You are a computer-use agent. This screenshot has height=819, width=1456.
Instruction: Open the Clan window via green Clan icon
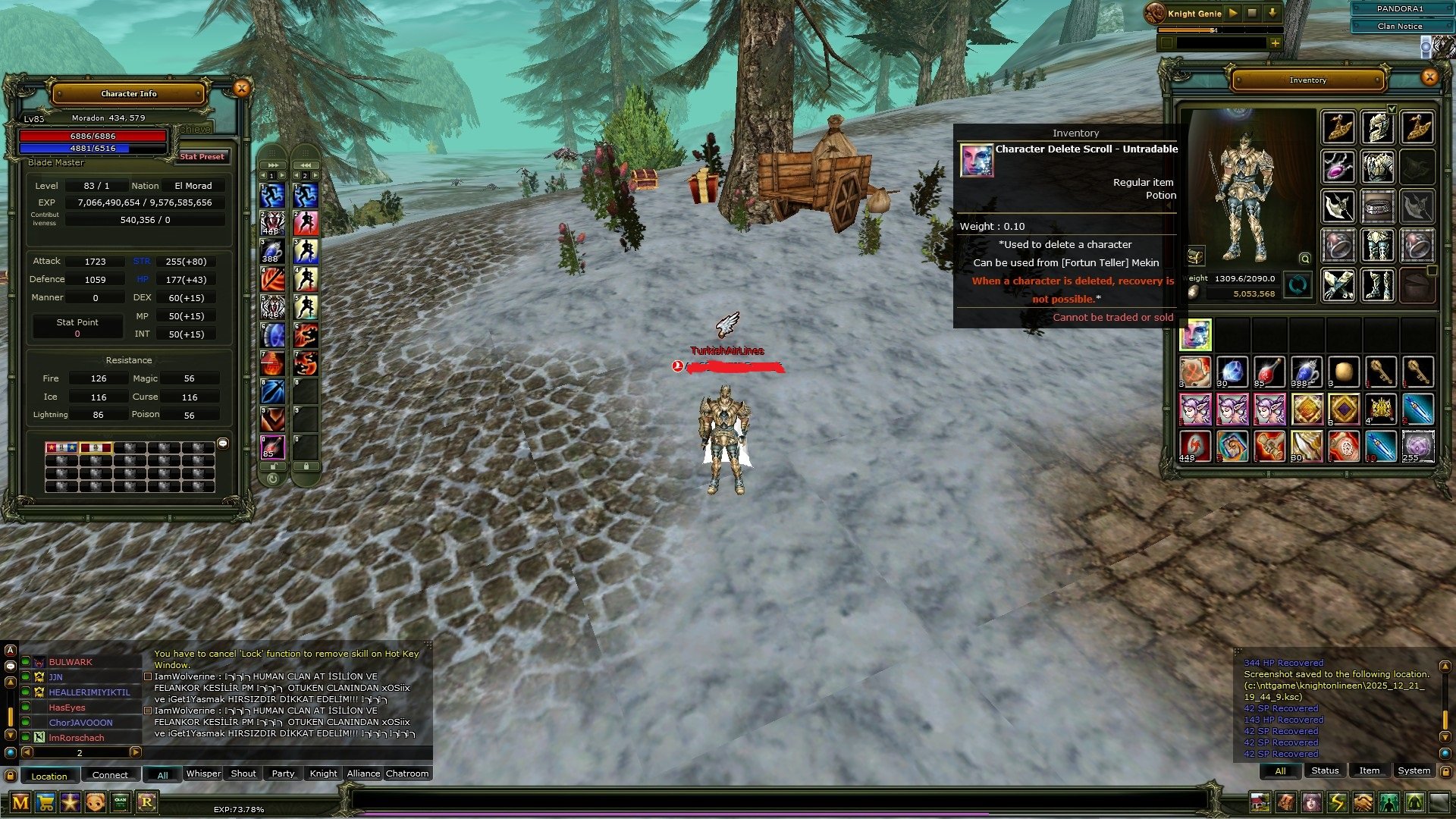[x=119, y=802]
